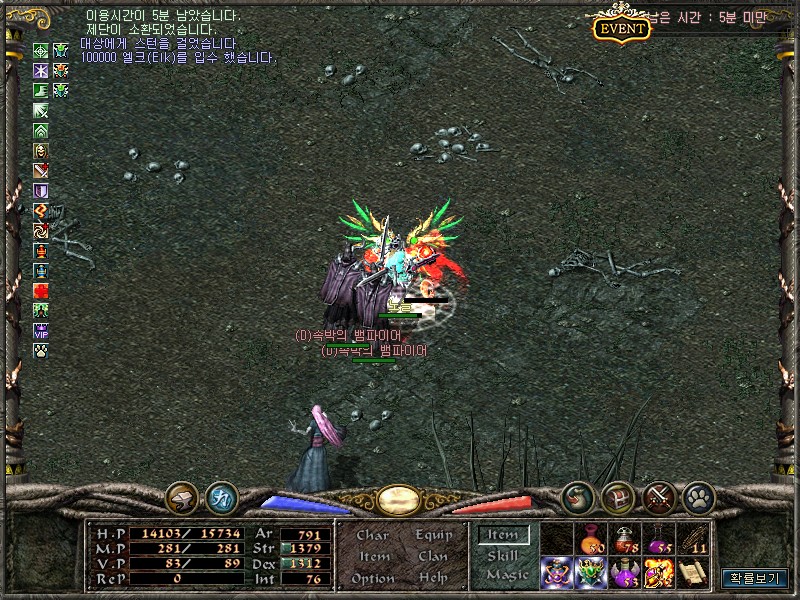Open the paw print round button
This screenshot has height=600, width=800.
click(697, 497)
